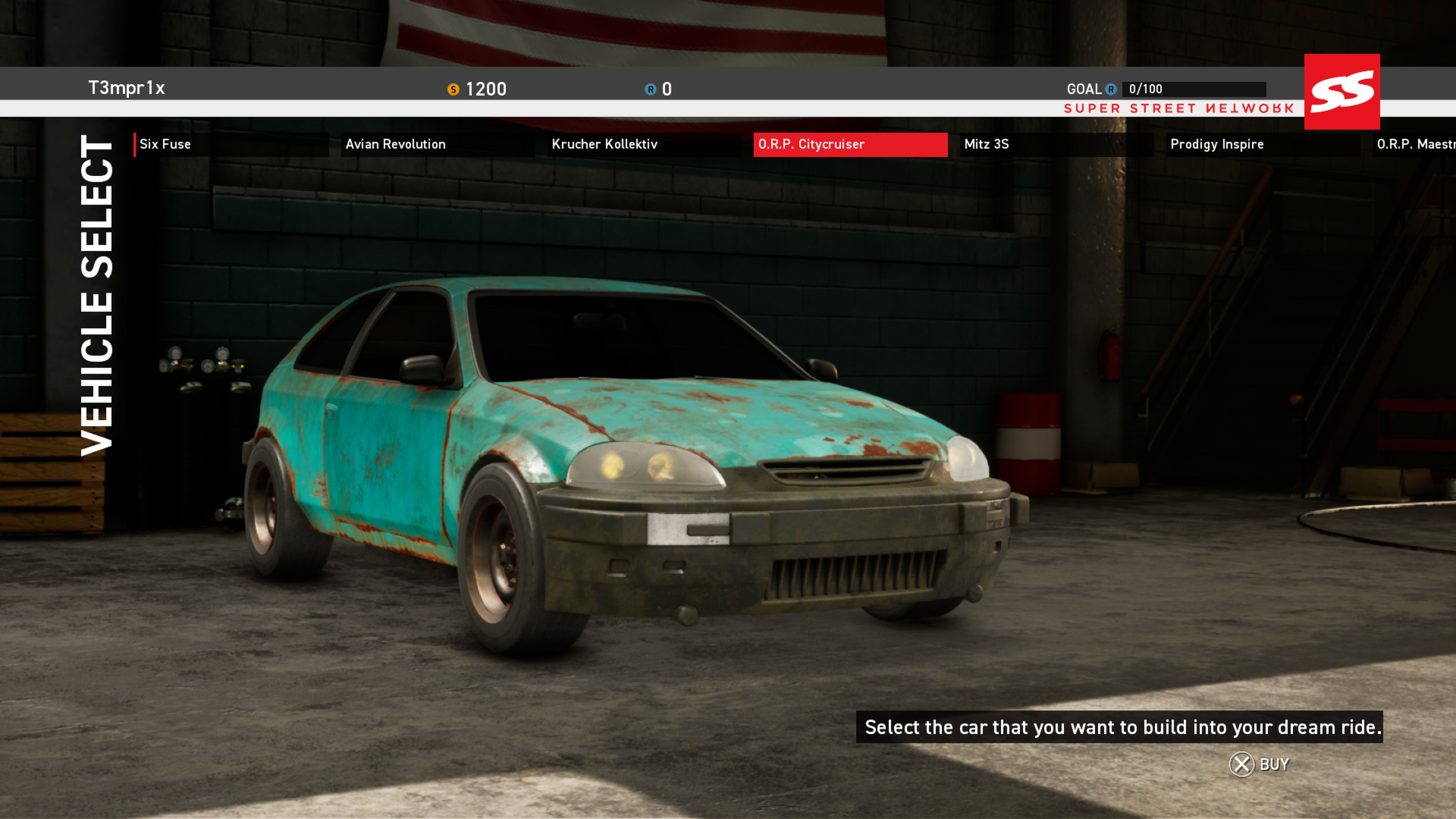Select the Mitz 3S vehicle

pyautogui.click(x=985, y=144)
